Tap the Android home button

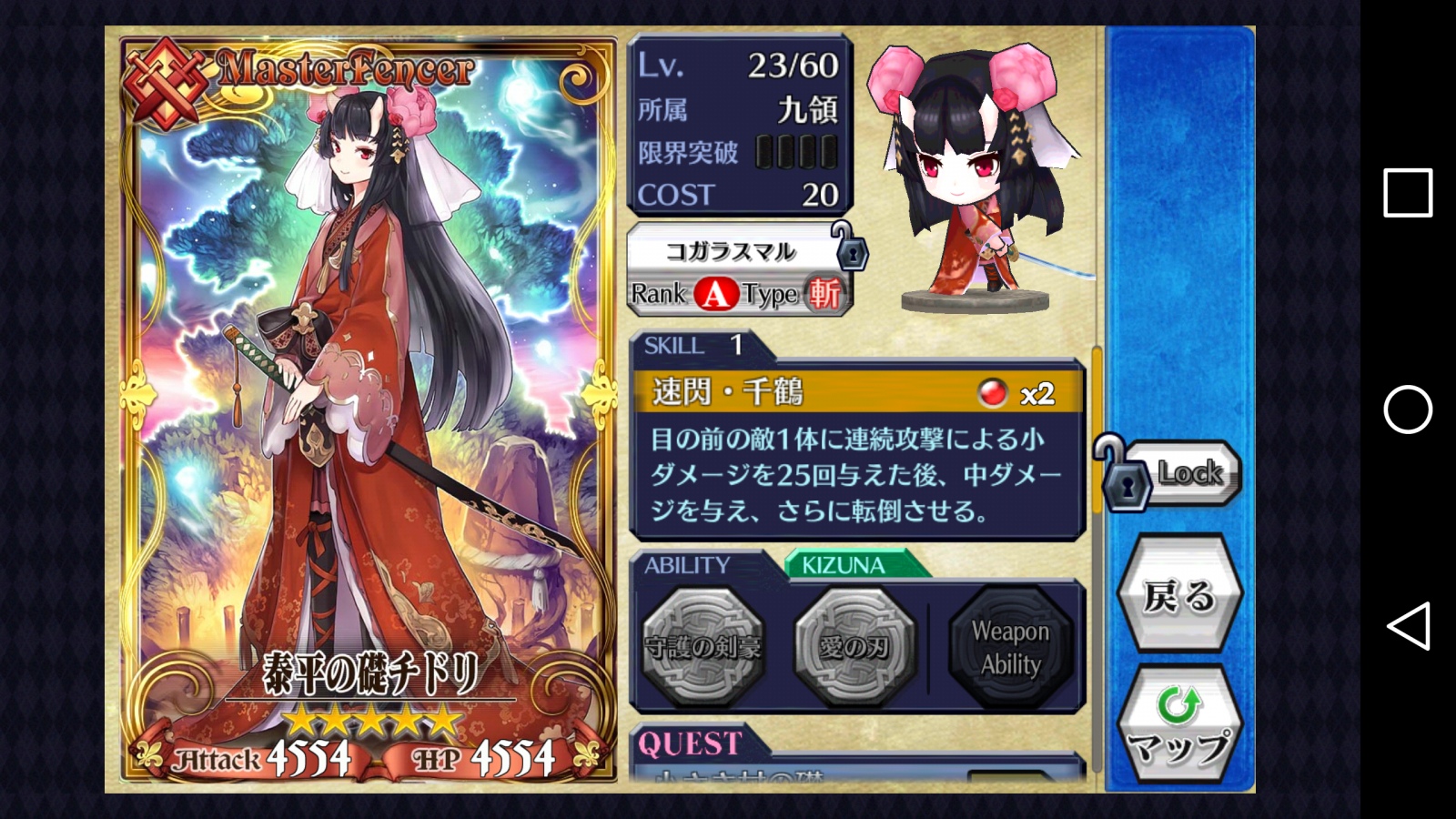[1407, 409]
